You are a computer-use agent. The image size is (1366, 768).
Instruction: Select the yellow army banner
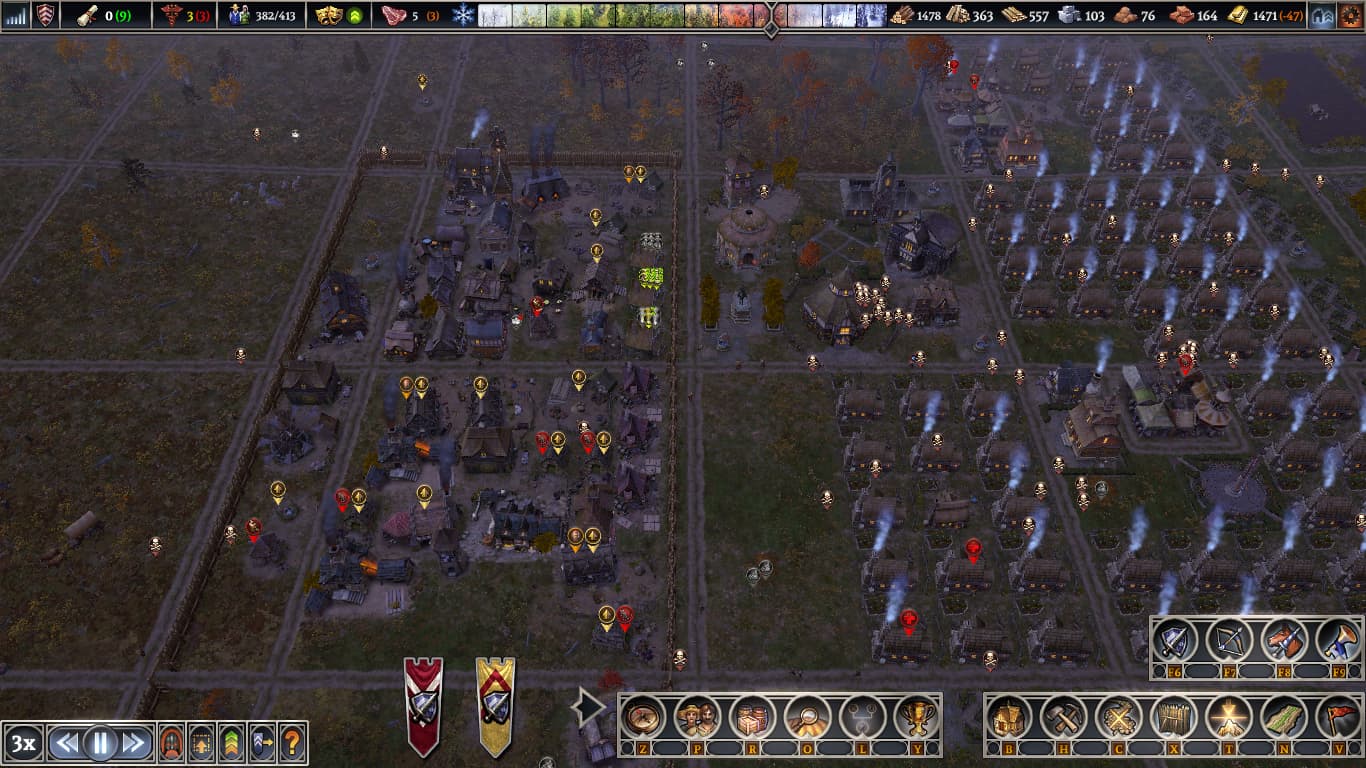pos(495,705)
